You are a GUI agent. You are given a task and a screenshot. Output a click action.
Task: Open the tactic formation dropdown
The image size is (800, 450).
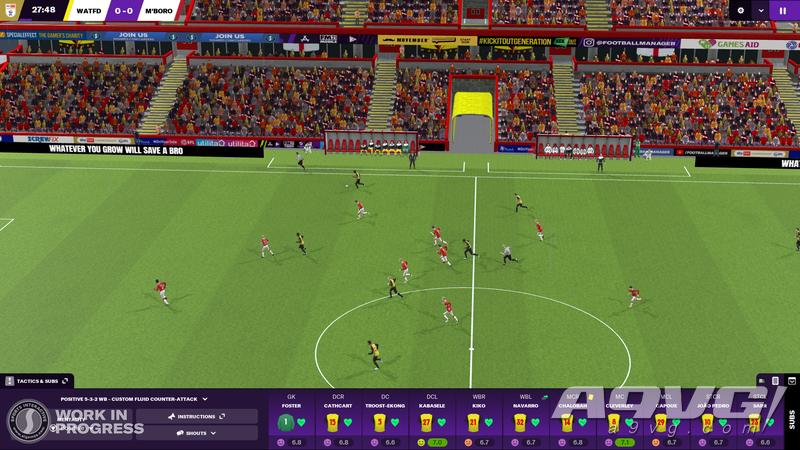pyautogui.click(x=134, y=399)
